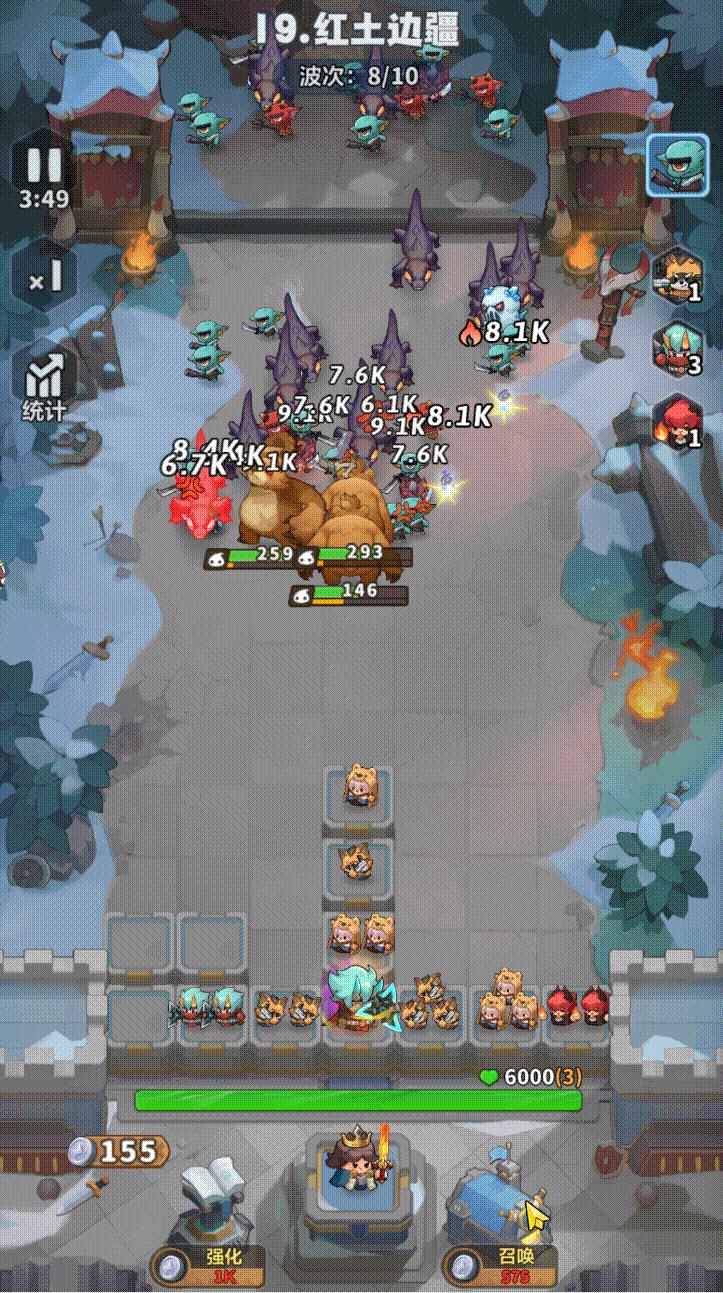This screenshot has height=1293, width=723.
Task: Open the 统计 statistics panel
Action: (x=44, y=385)
